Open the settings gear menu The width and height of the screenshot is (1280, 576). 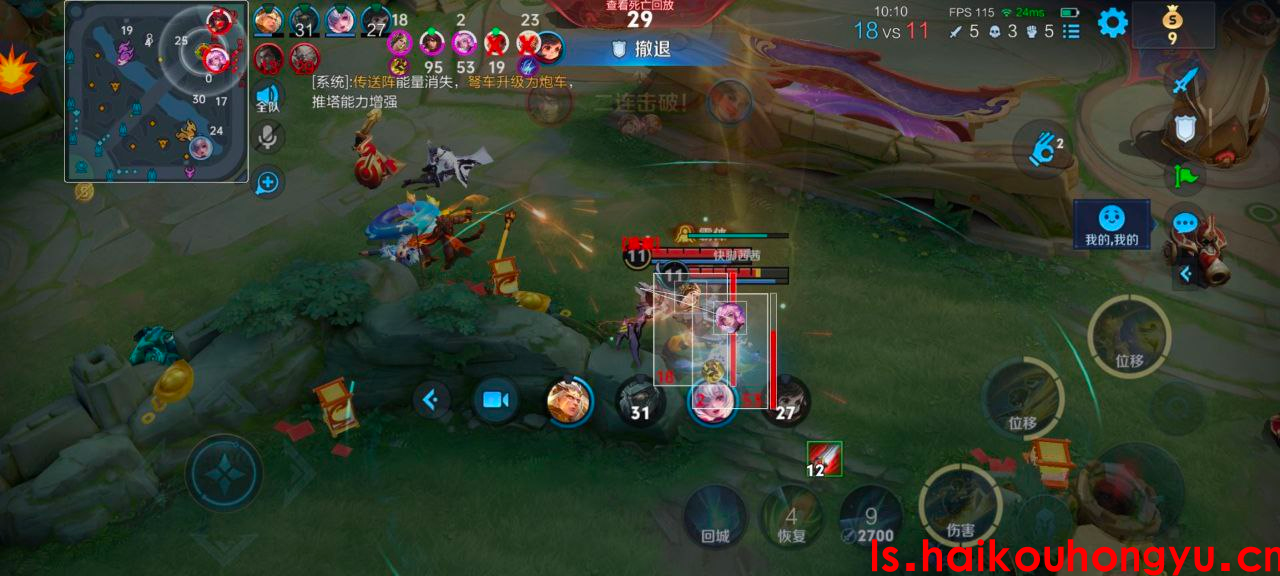pyautogui.click(x=1113, y=23)
